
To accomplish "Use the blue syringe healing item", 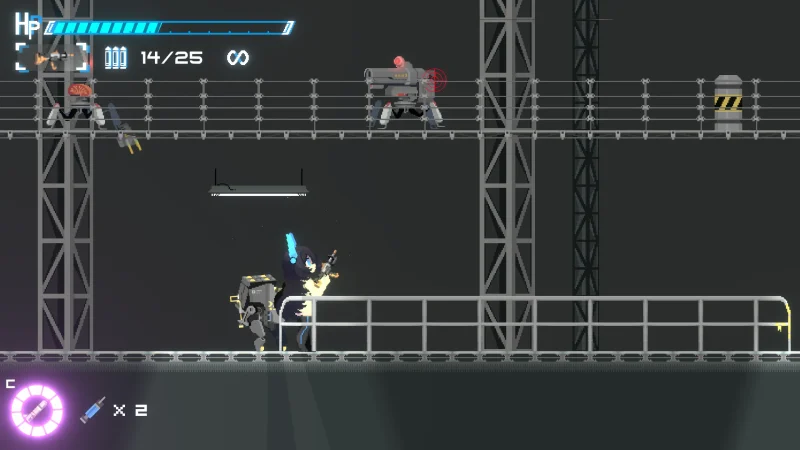I will pyautogui.click(x=93, y=409).
